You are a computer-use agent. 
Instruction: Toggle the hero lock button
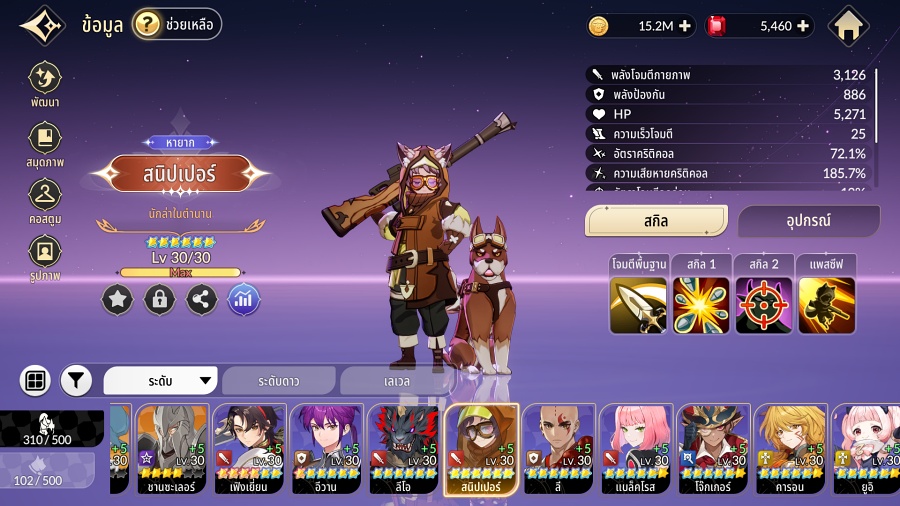159,299
